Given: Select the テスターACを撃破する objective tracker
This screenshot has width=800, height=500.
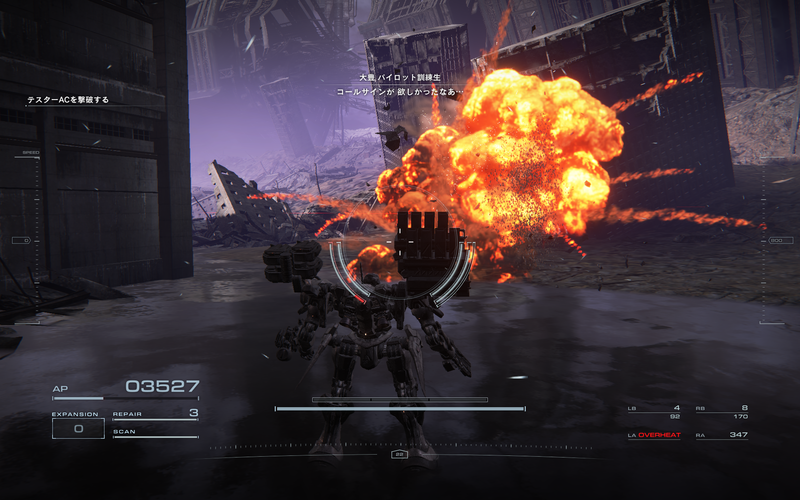Looking at the screenshot, I should pyautogui.click(x=68, y=100).
